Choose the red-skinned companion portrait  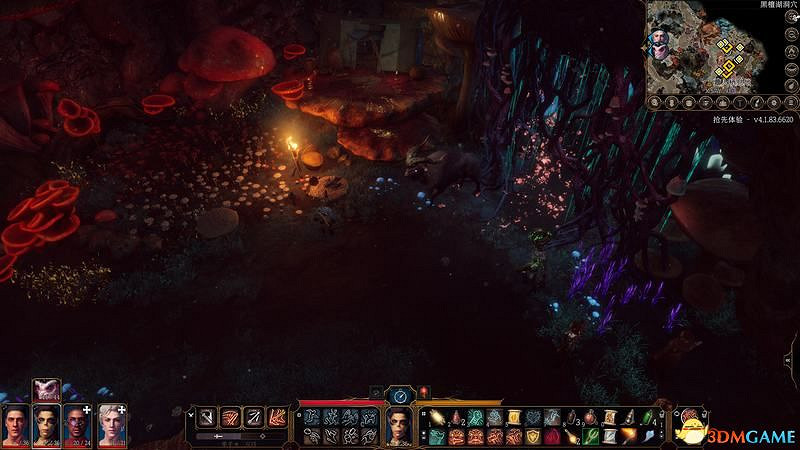click(78, 424)
